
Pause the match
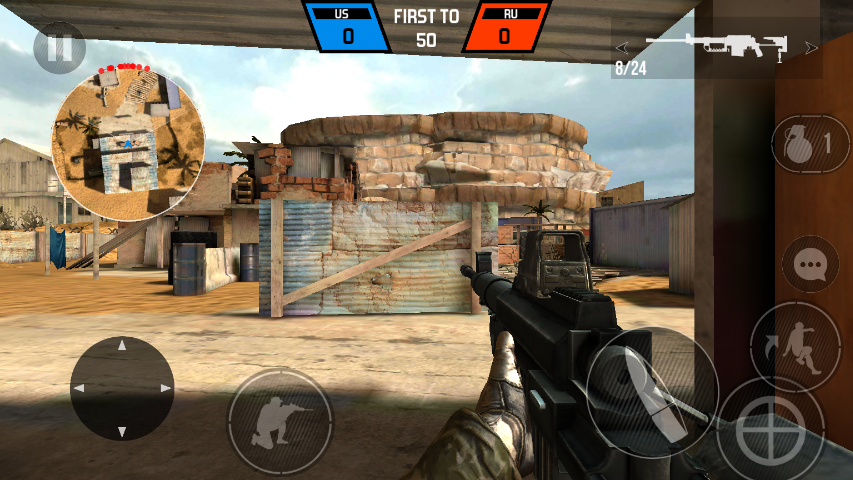pos(59,47)
